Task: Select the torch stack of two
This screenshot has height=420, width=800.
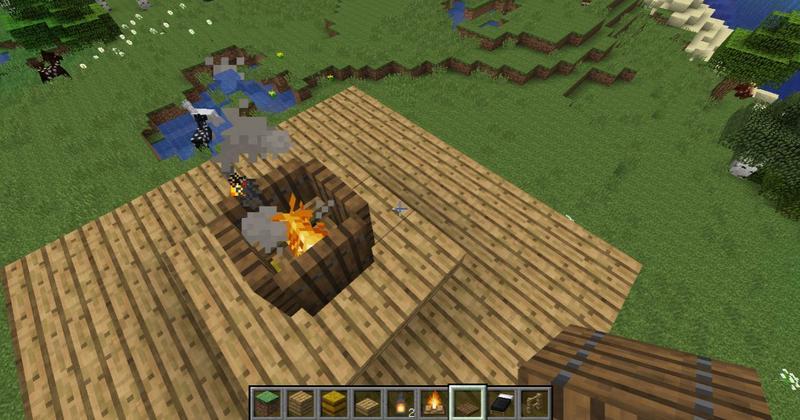Action: click(x=400, y=403)
